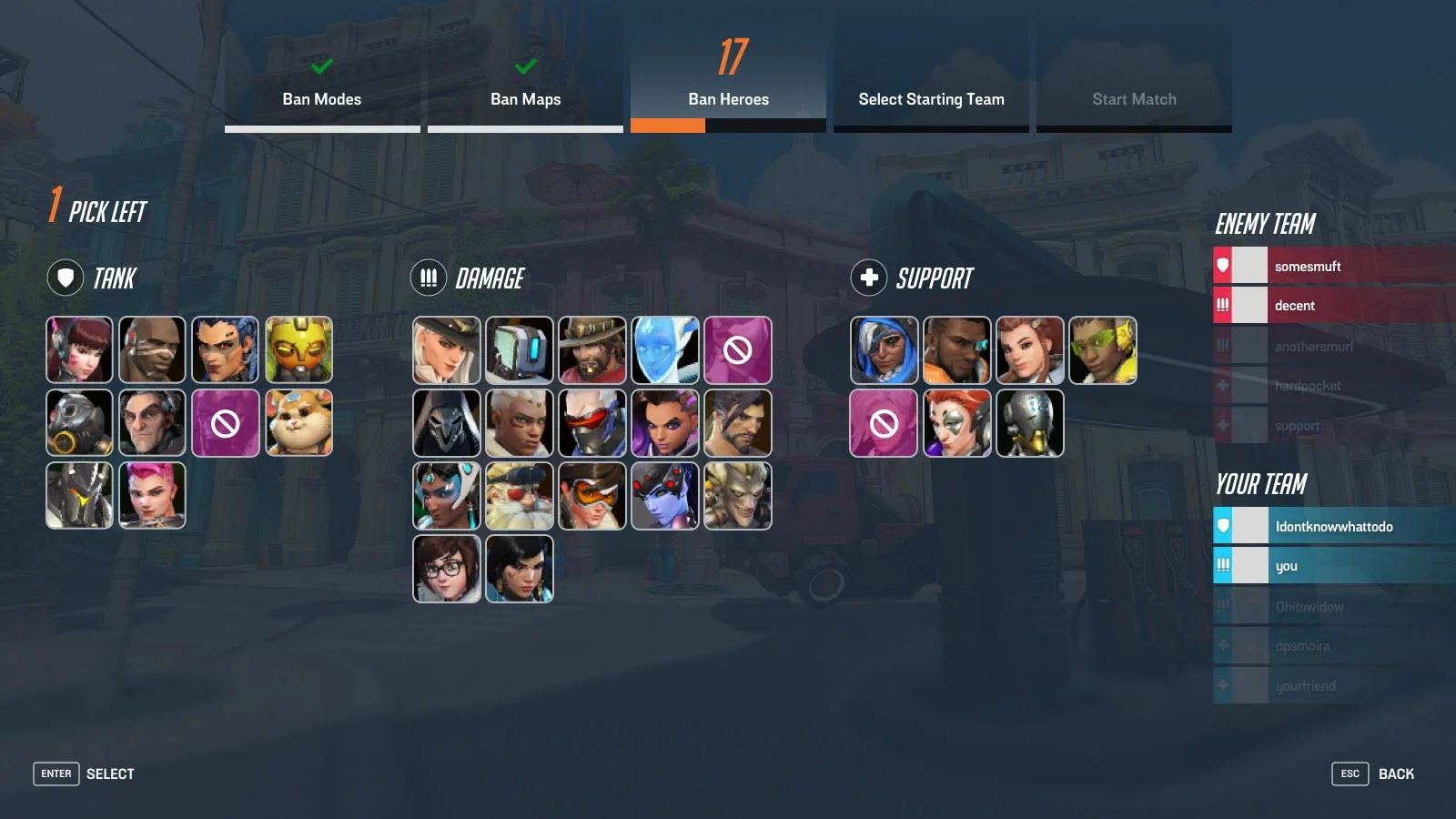Pick Orisa's portrait to ban
1456x819 pixels.
click(298, 350)
